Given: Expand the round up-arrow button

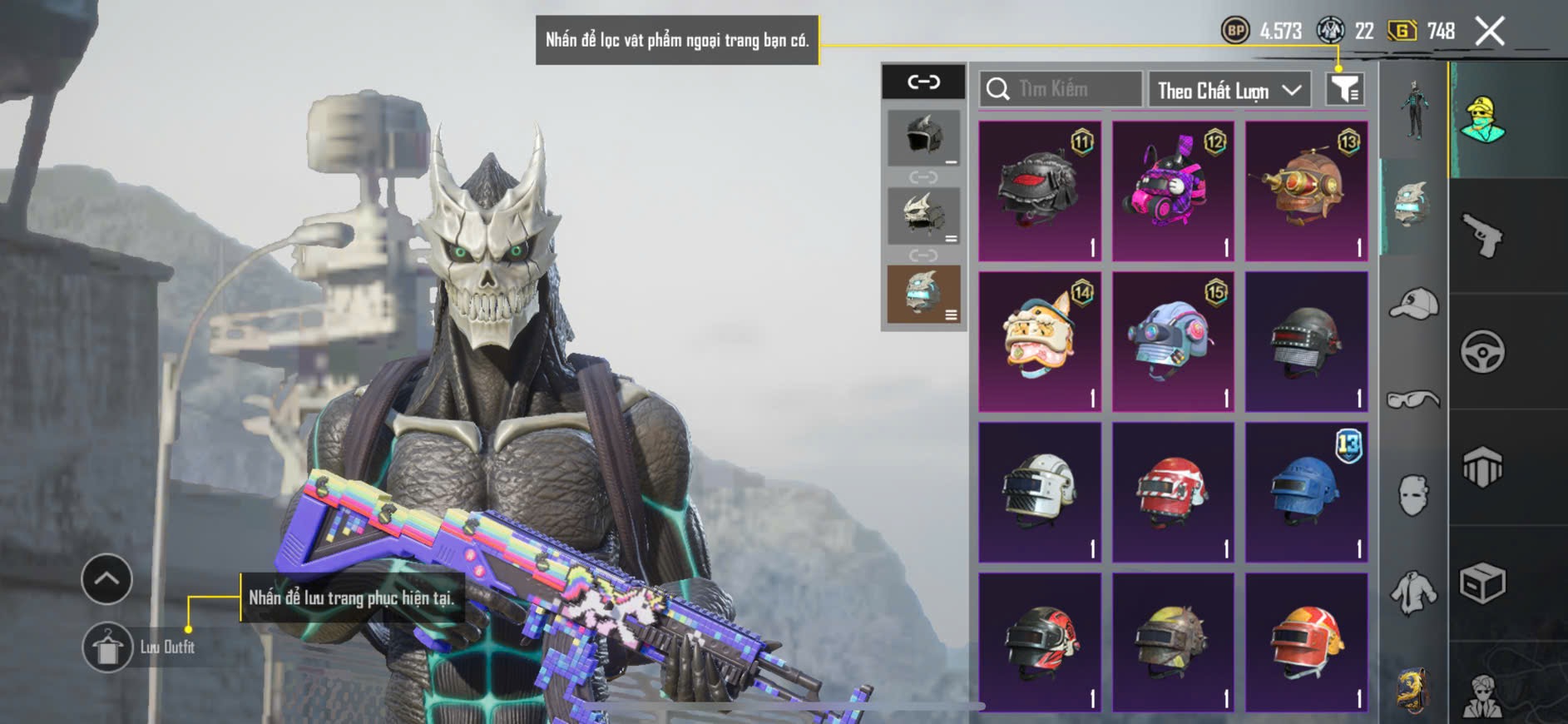Looking at the screenshot, I should pos(106,579).
